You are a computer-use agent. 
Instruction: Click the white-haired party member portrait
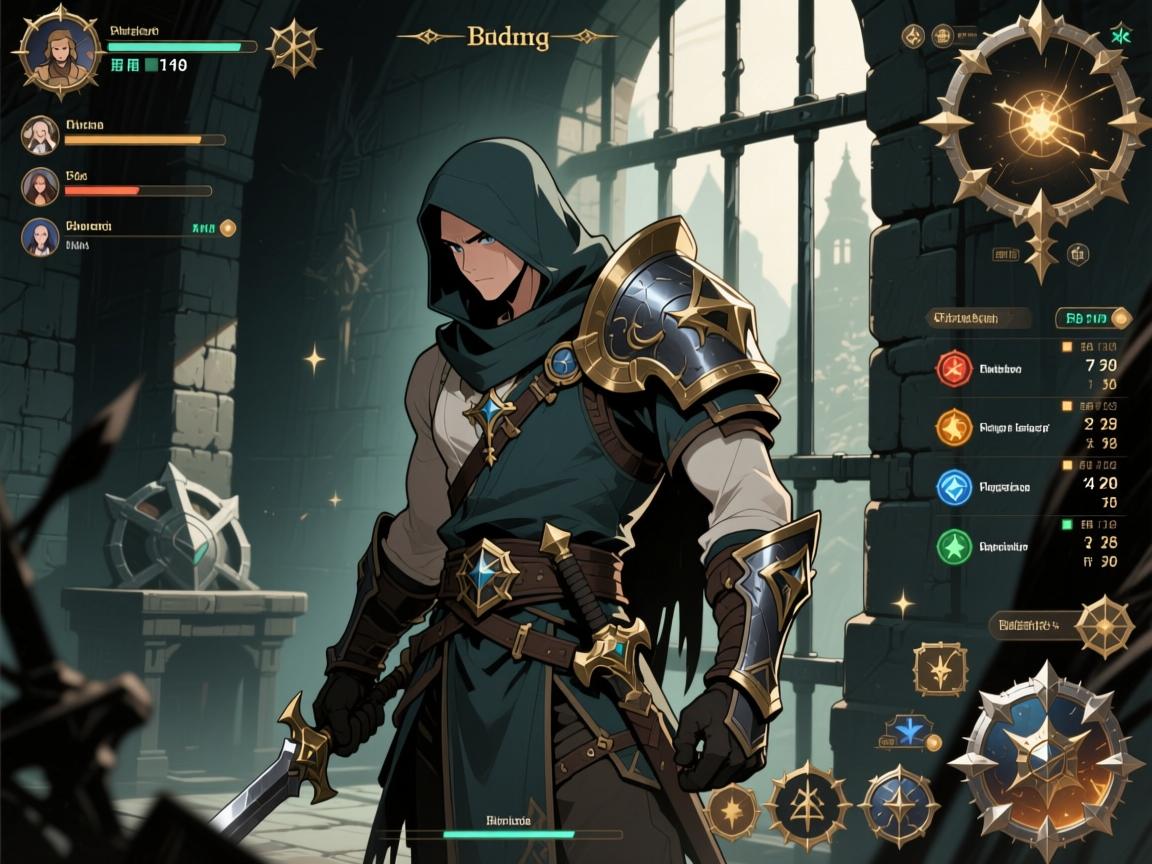coord(40,135)
